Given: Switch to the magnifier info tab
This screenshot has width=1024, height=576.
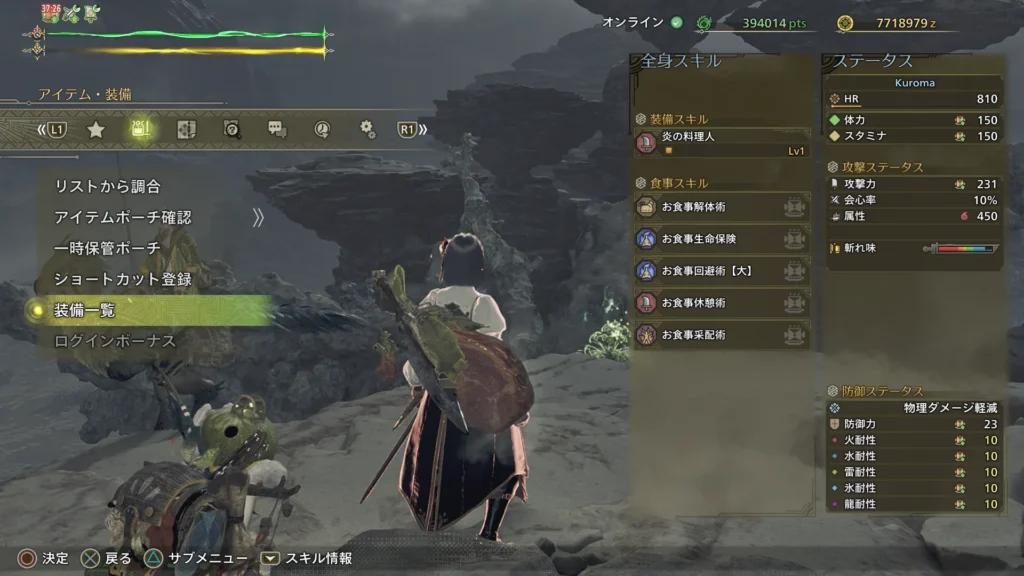Looking at the screenshot, I should tap(232, 129).
